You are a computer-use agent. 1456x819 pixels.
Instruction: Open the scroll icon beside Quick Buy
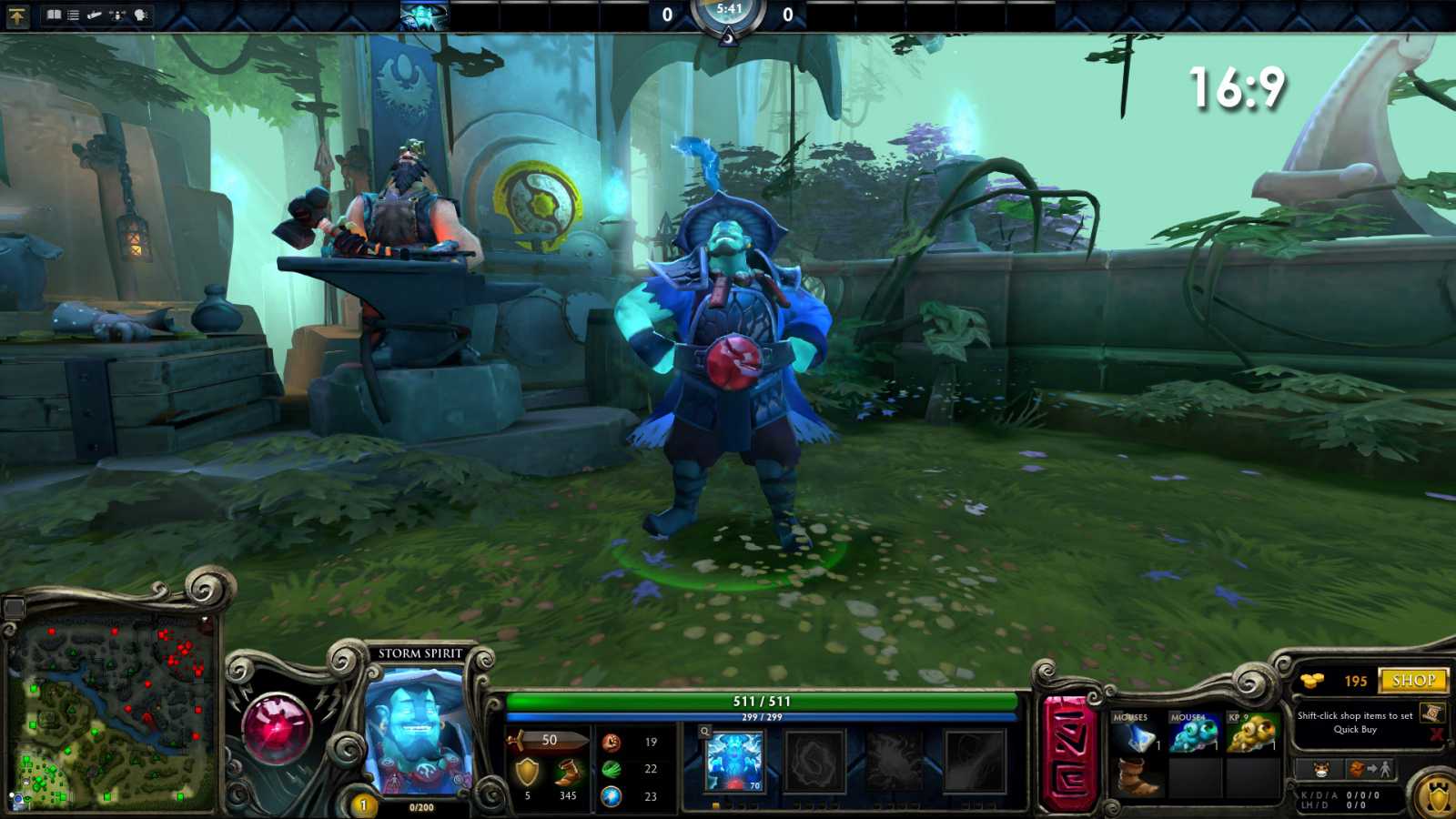(1431, 713)
